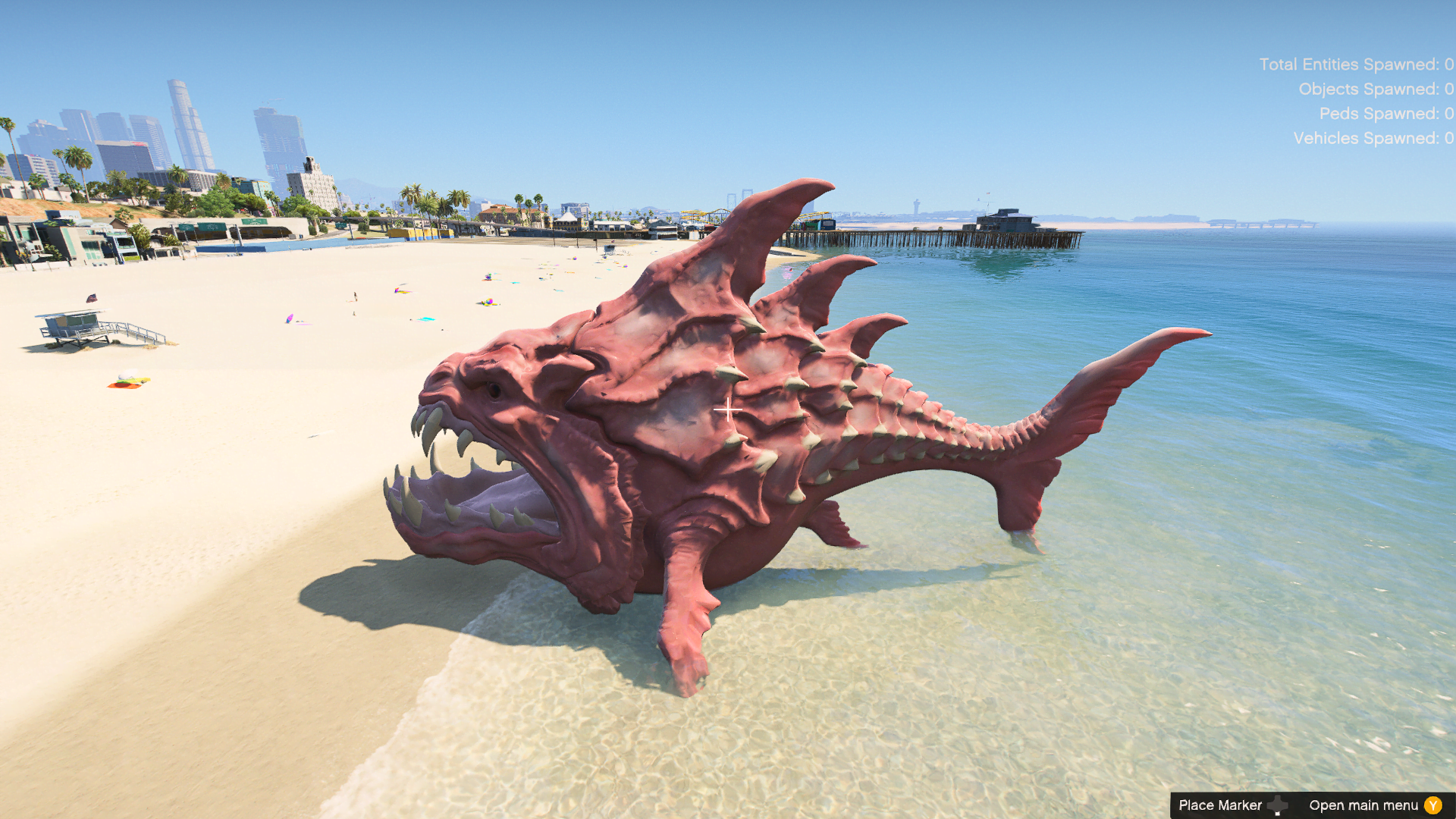Click the Peds Spawned counter

click(x=1389, y=114)
